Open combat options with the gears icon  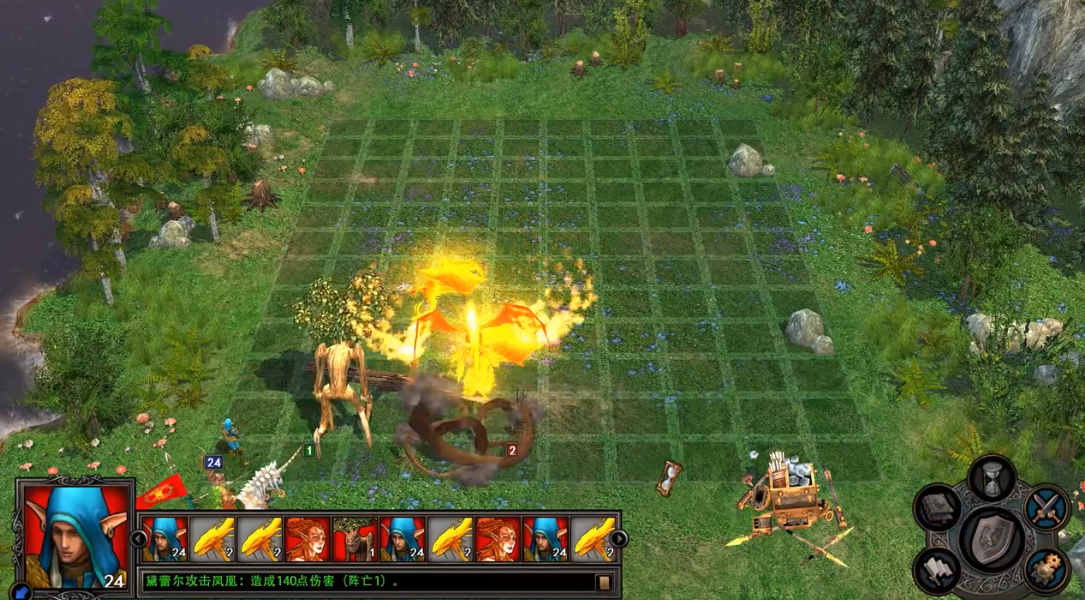[x=1047, y=568]
